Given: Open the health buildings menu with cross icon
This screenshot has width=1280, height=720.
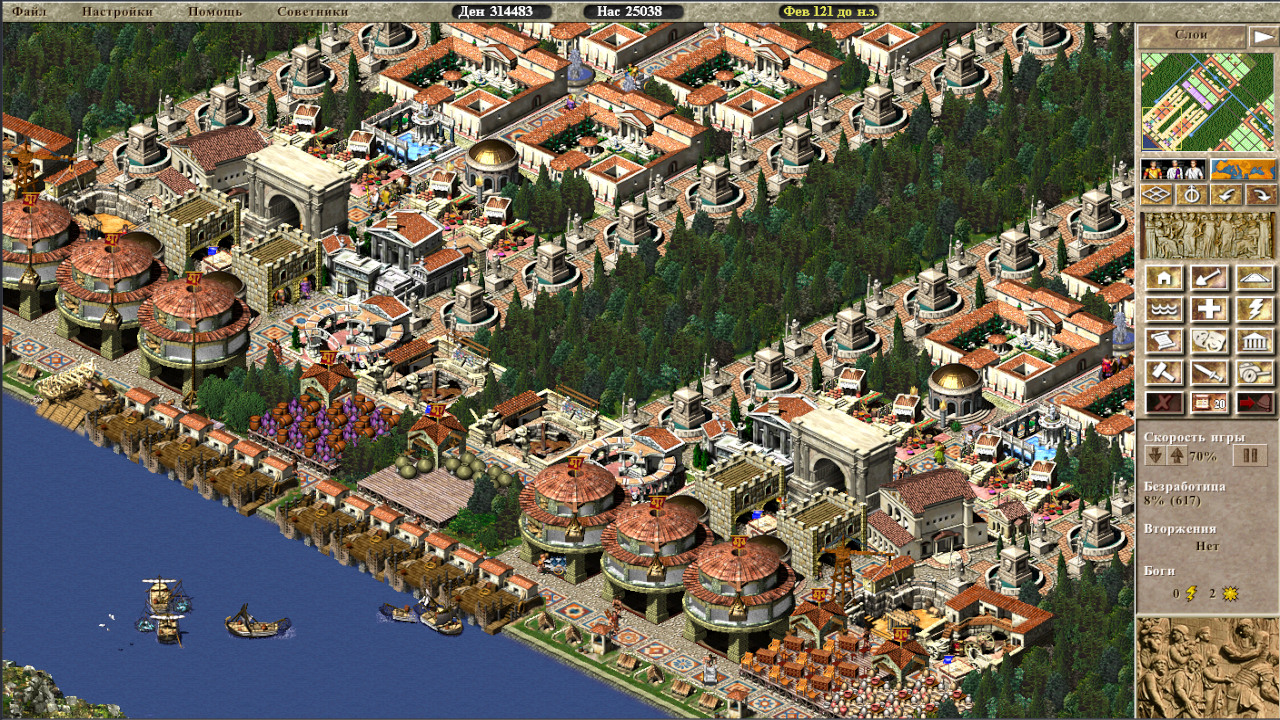Looking at the screenshot, I should pos(1208,307).
